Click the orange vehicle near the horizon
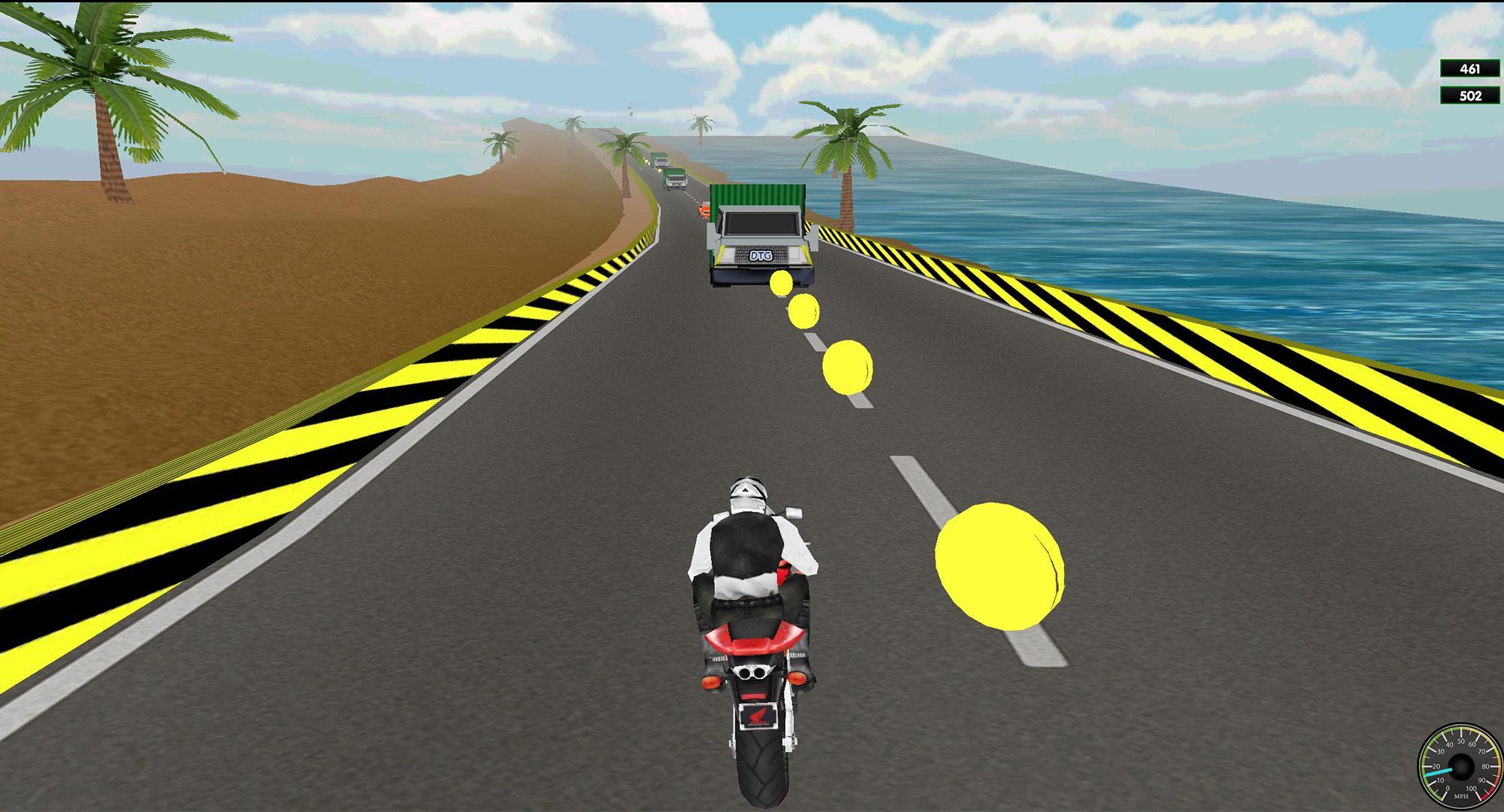Viewport: 1504px width, 812px height. [704, 211]
